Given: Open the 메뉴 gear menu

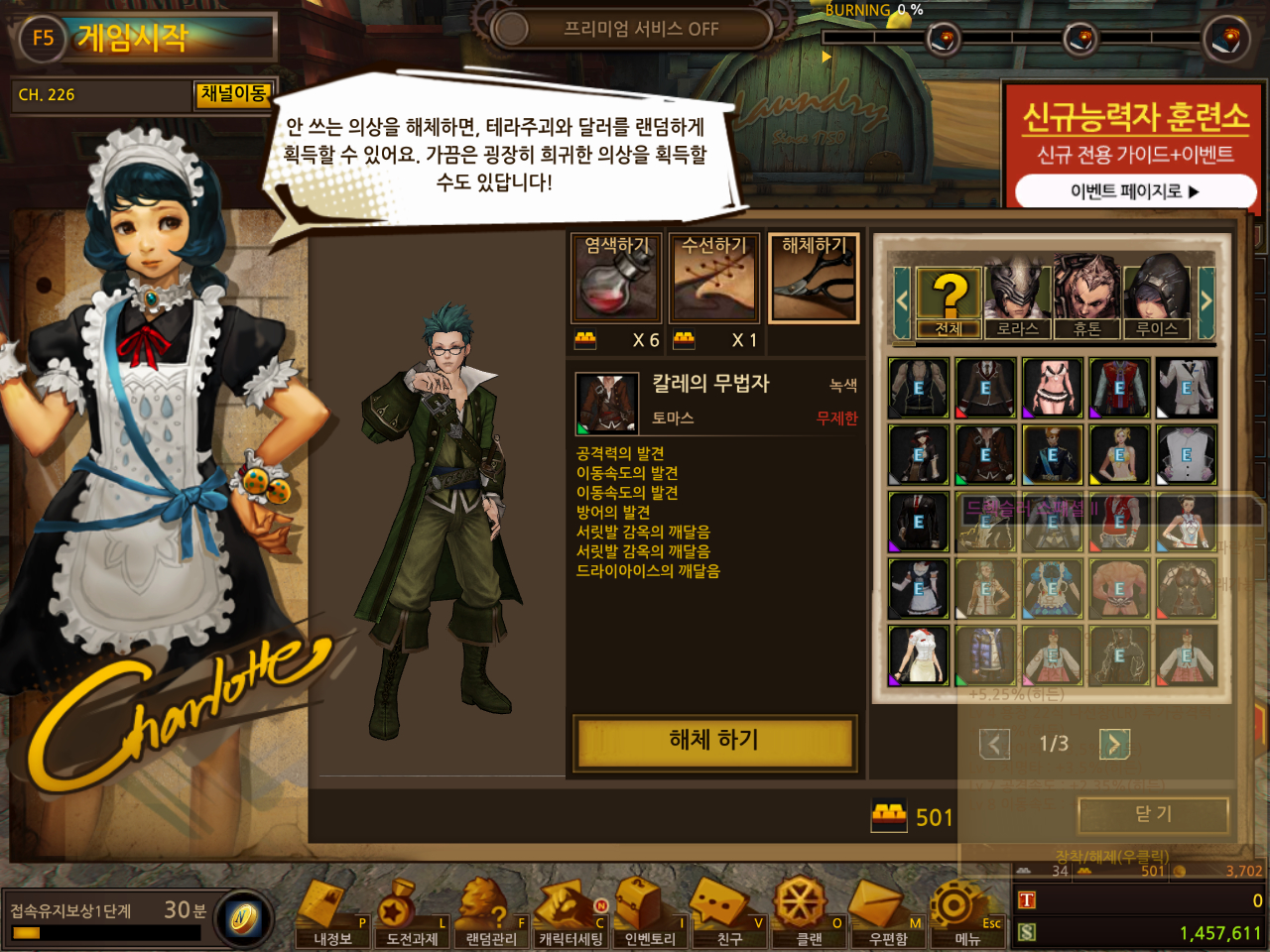Looking at the screenshot, I should [967, 914].
